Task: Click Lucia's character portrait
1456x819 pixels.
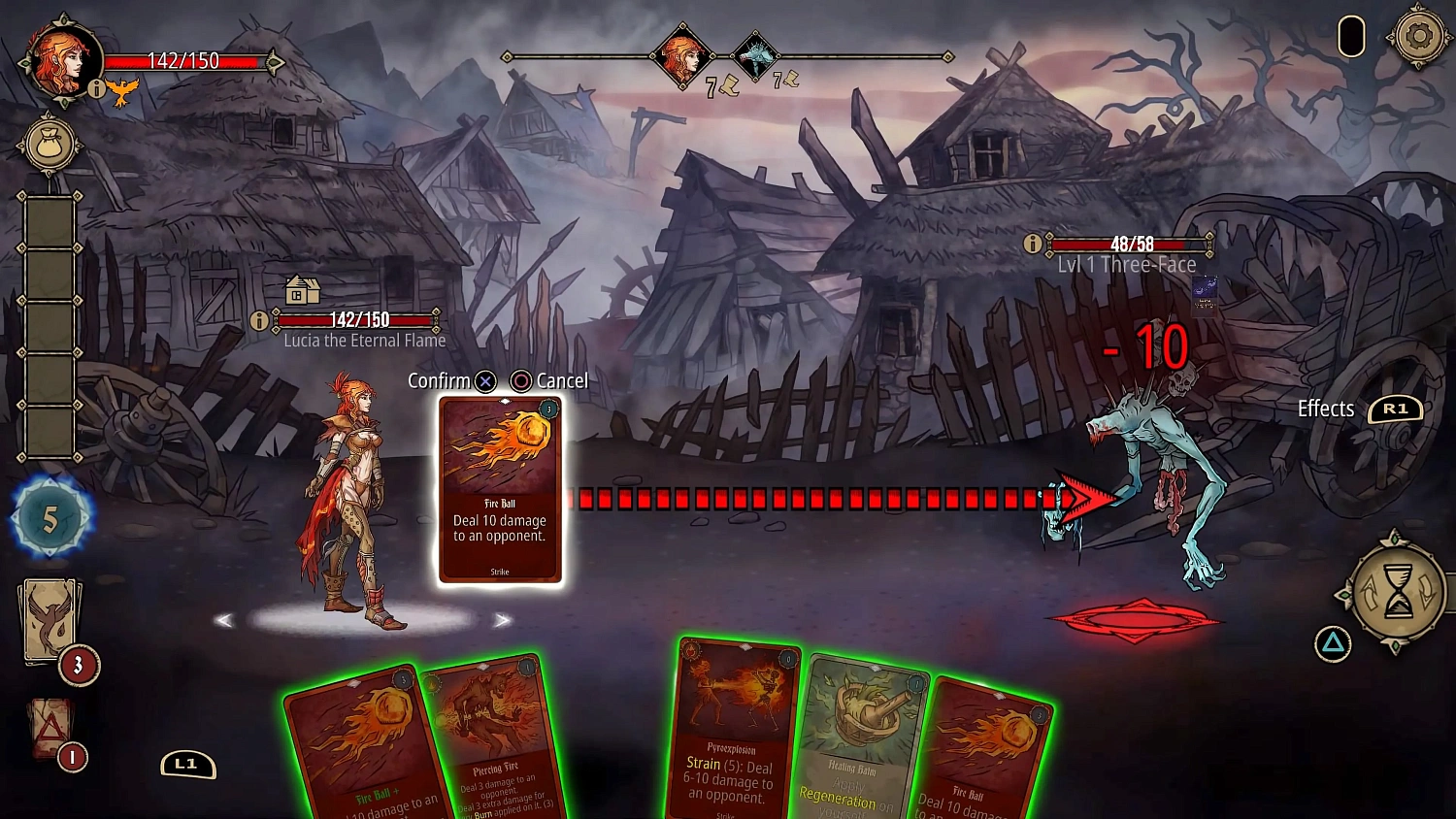Action: (60, 60)
